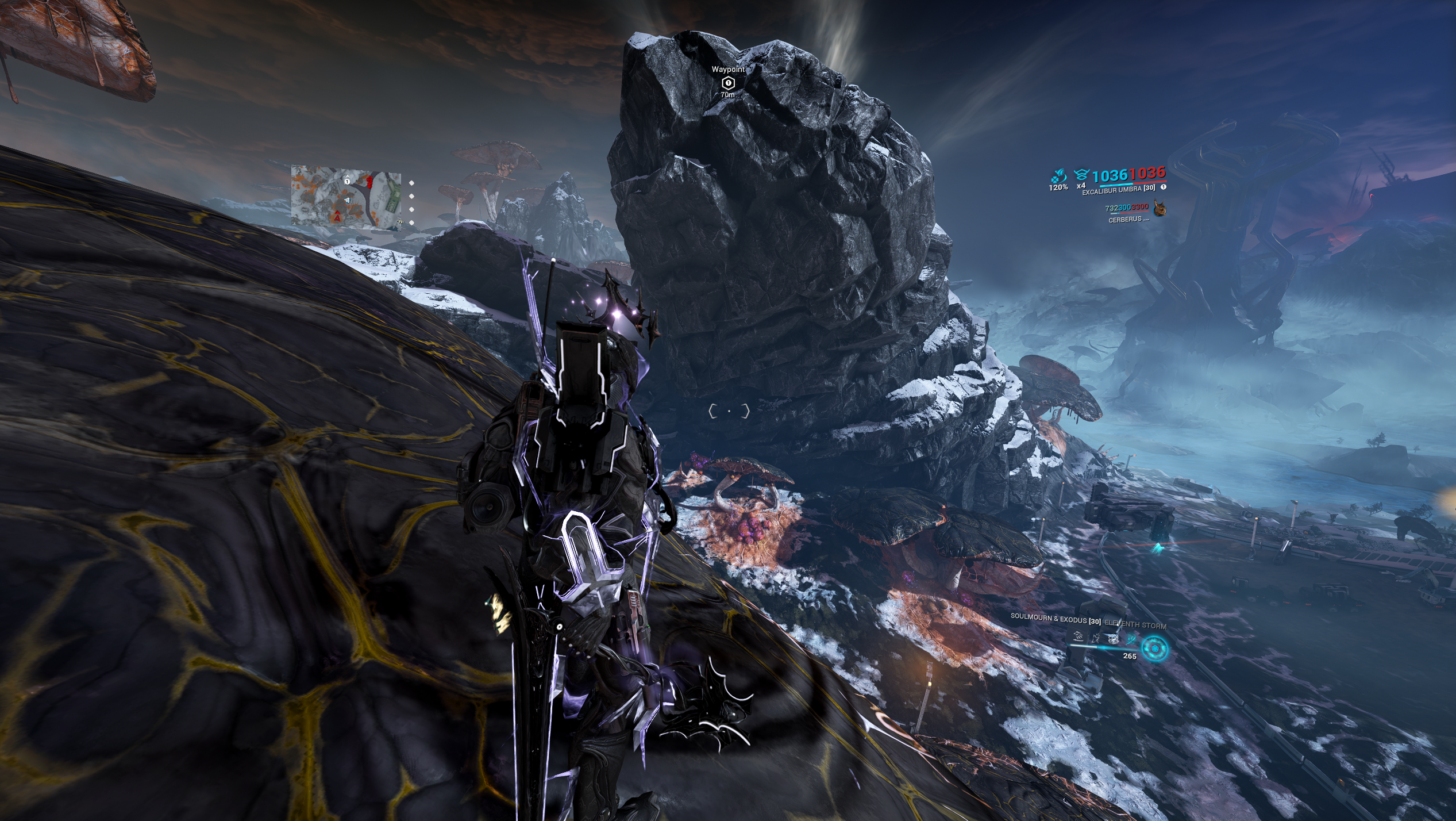This screenshot has width=1456, height=821.
Task: Open the minimap
Action: pyautogui.click(x=345, y=198)
